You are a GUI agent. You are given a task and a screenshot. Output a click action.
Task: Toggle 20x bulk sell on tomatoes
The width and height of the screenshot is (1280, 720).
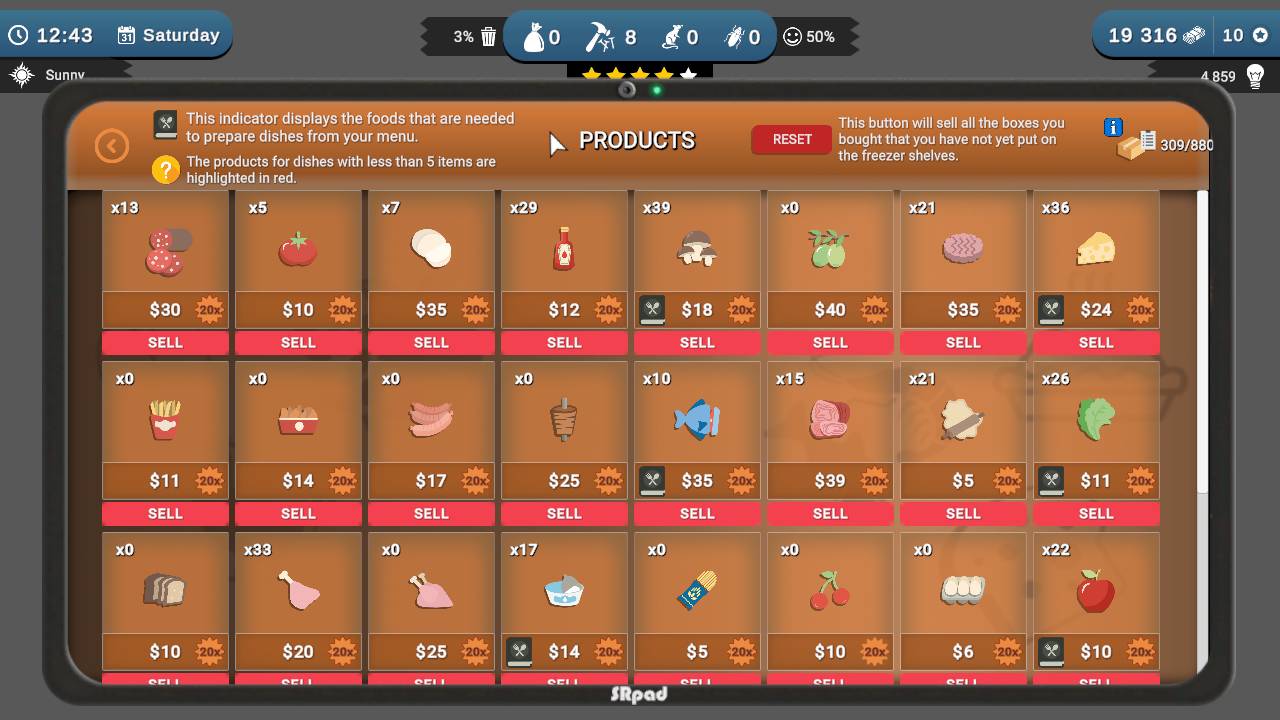tap(341, 310)
